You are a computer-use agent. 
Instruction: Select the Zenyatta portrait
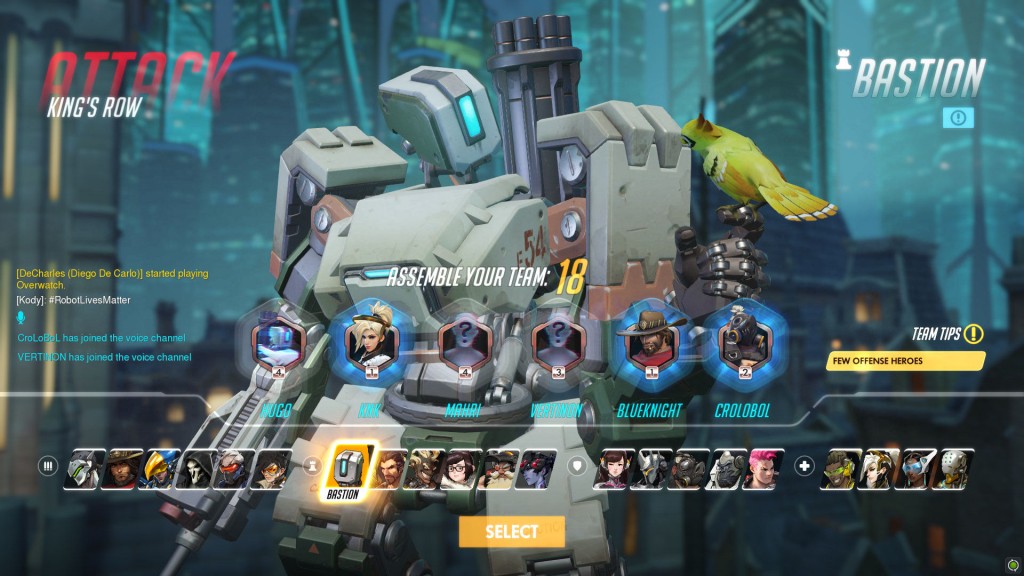coord(953,468)
